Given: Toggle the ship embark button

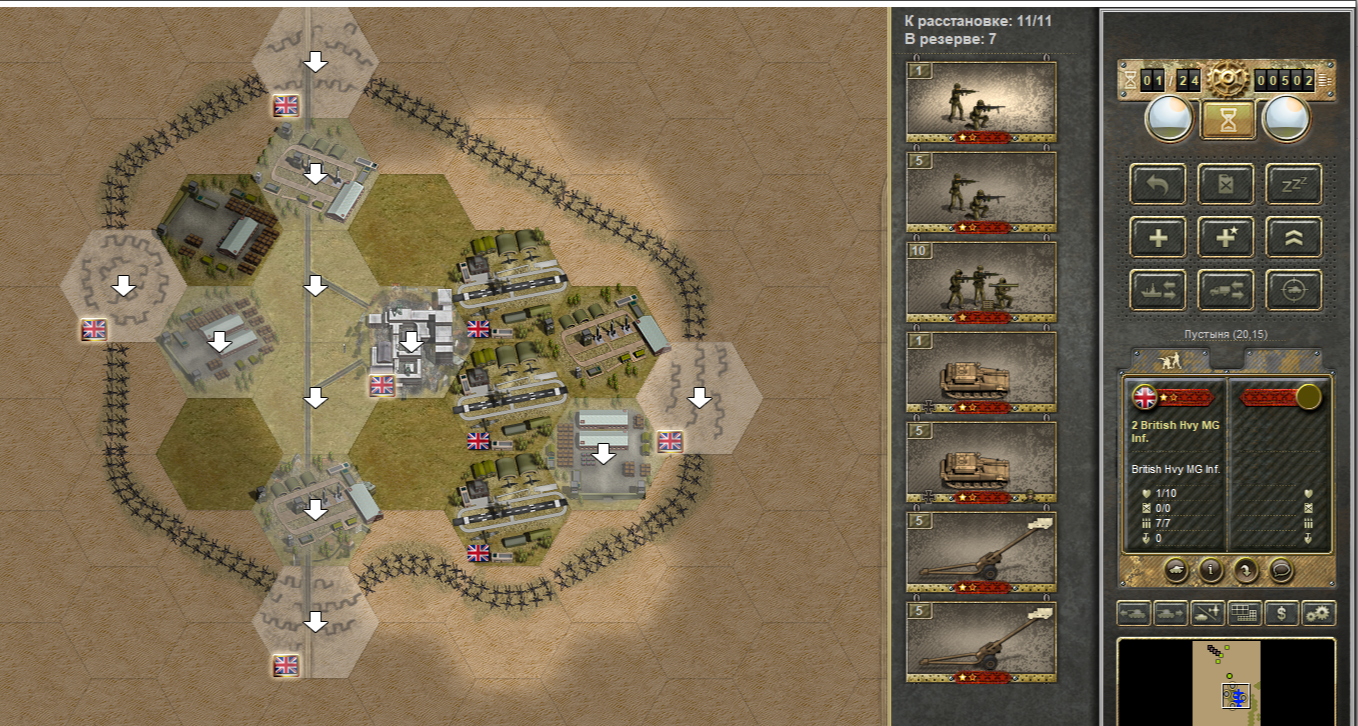Looking at the screenshot, I should click(x=1158, y=290).
